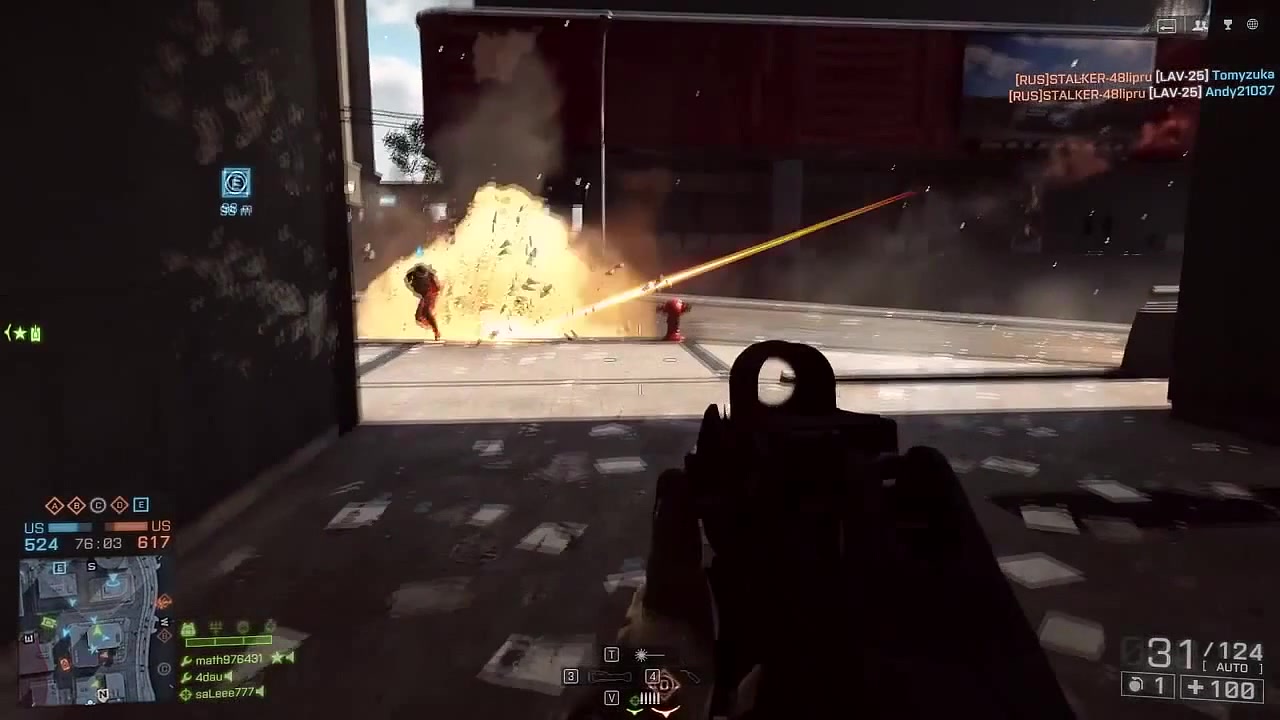Click the squad members icon top right
This screenshot has width=1280, height=720.
point(1199,25)
